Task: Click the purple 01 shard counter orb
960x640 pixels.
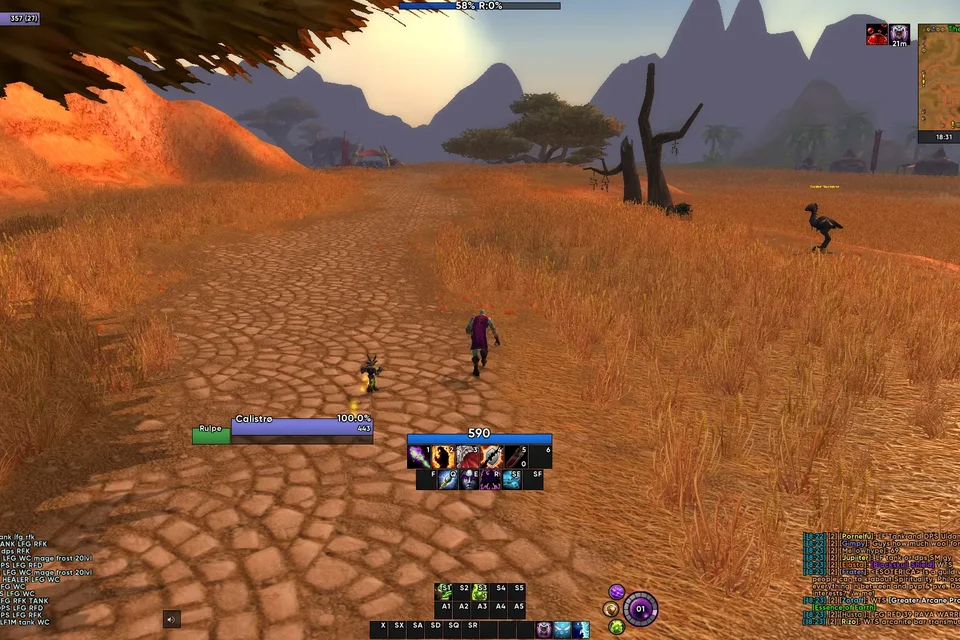Action: click(x=640, y=608)
